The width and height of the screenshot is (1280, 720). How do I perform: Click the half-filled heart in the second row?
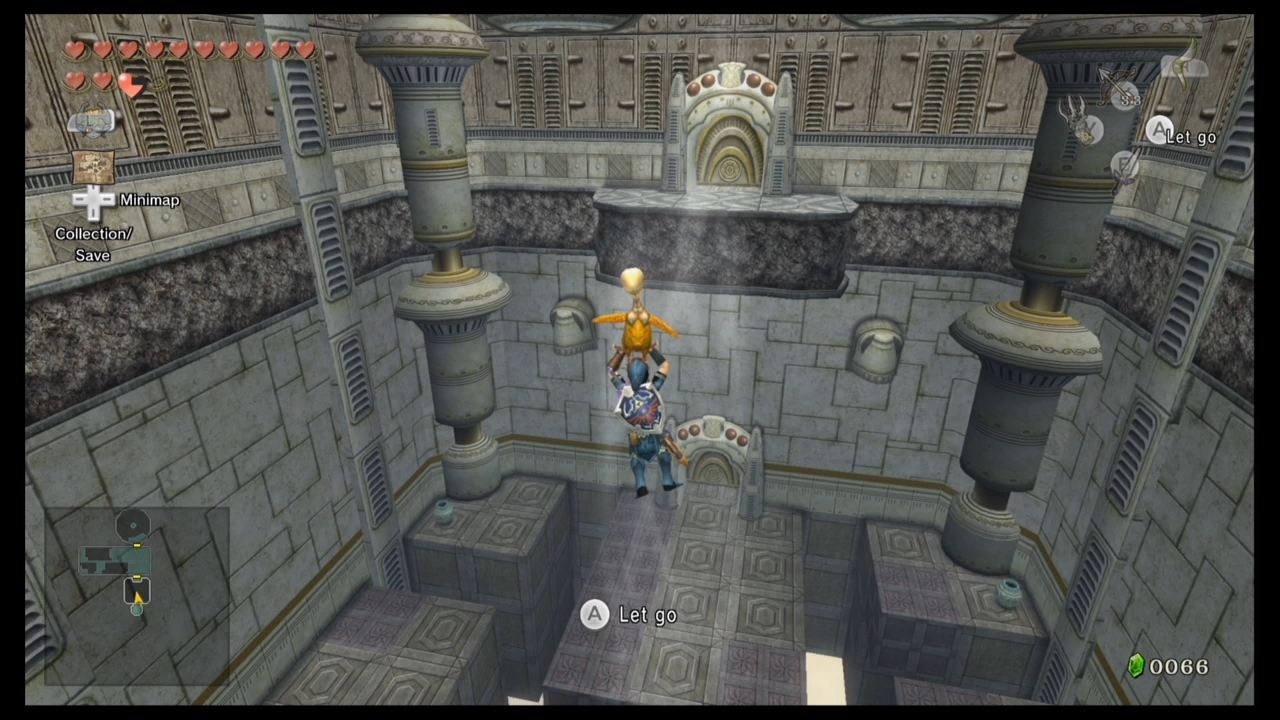[x=132, y=85]
